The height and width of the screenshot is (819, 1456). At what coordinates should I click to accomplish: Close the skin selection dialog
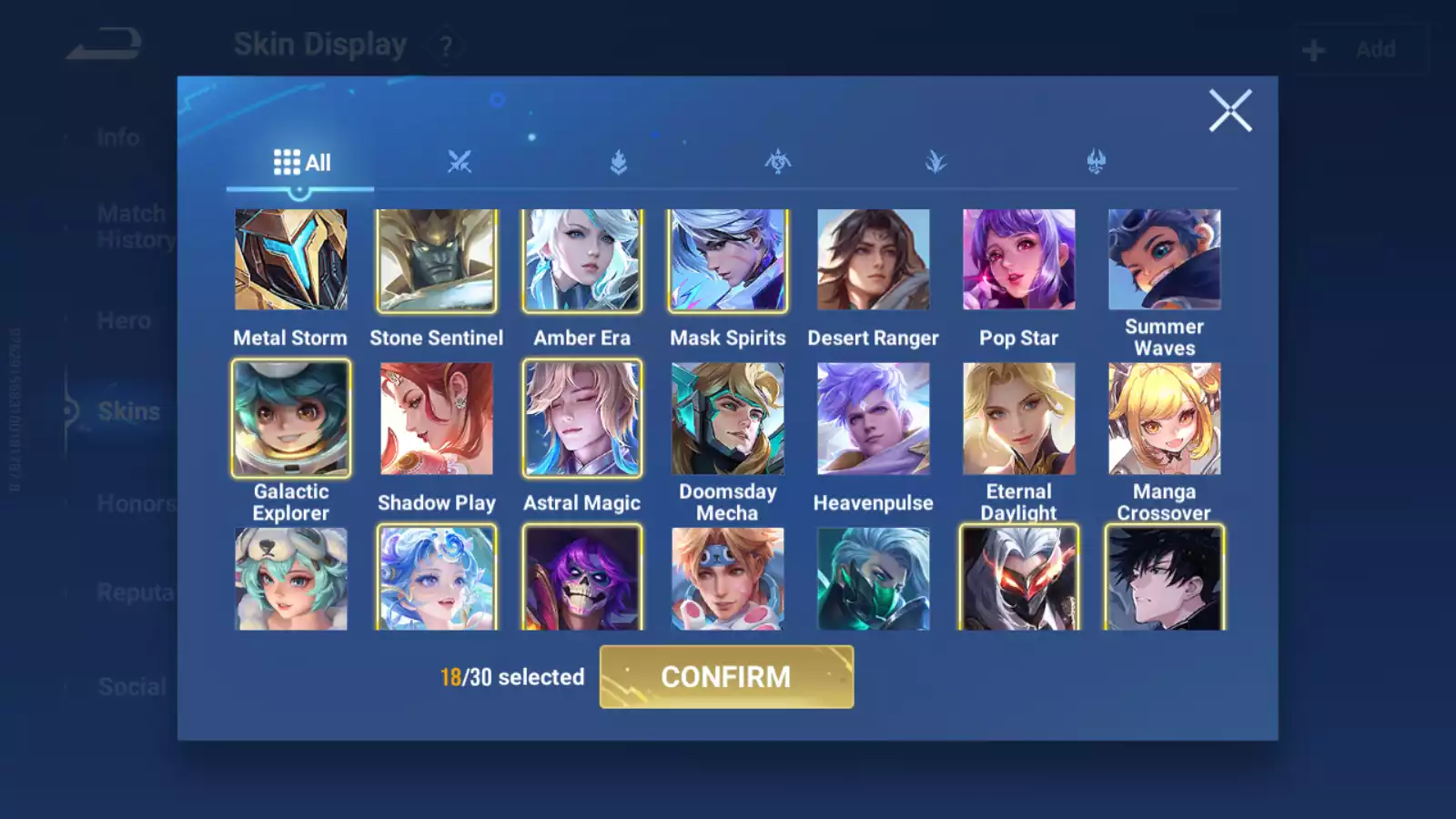click(x=1229, y=111)
